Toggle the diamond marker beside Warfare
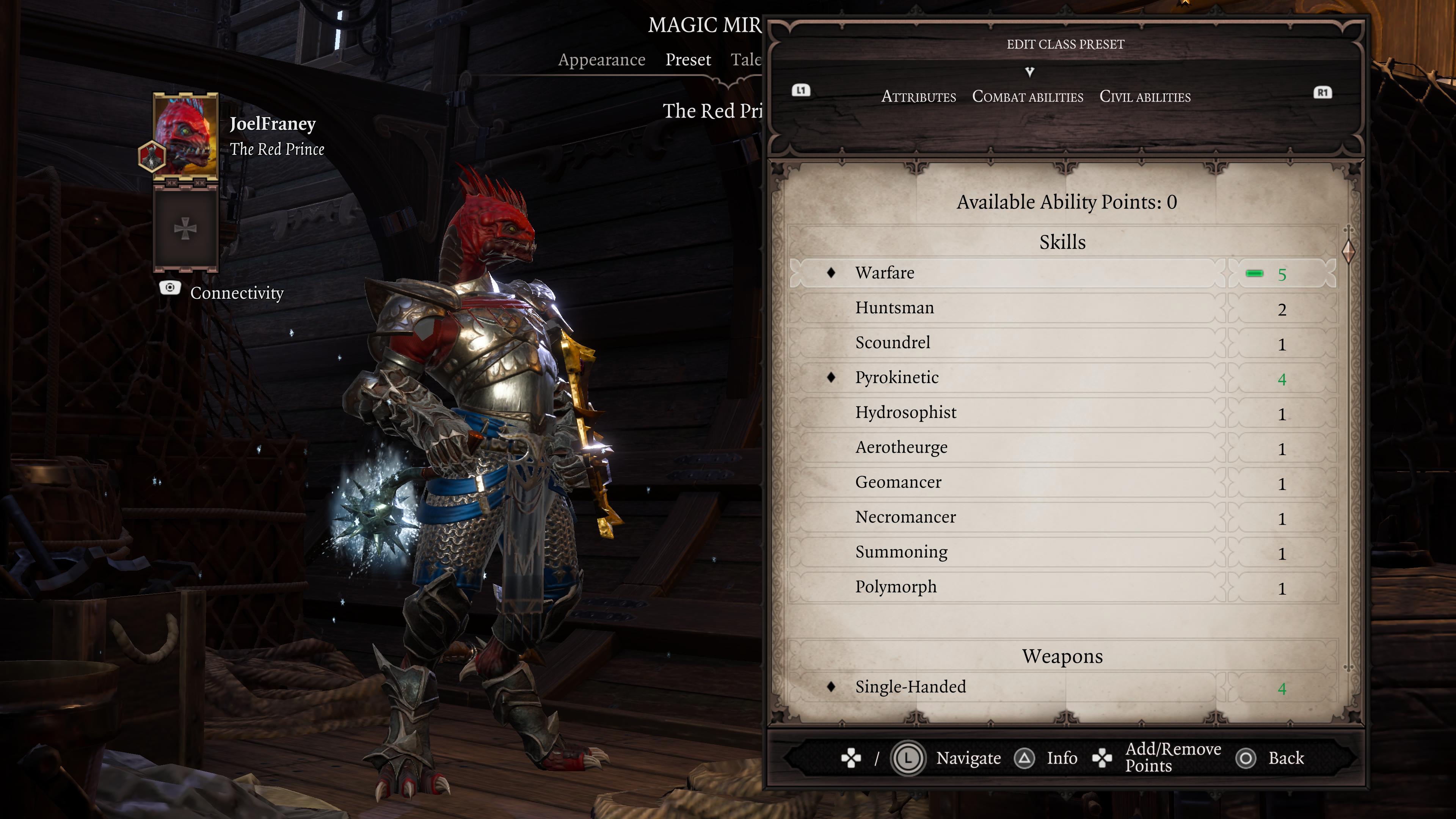 point(831,273)
